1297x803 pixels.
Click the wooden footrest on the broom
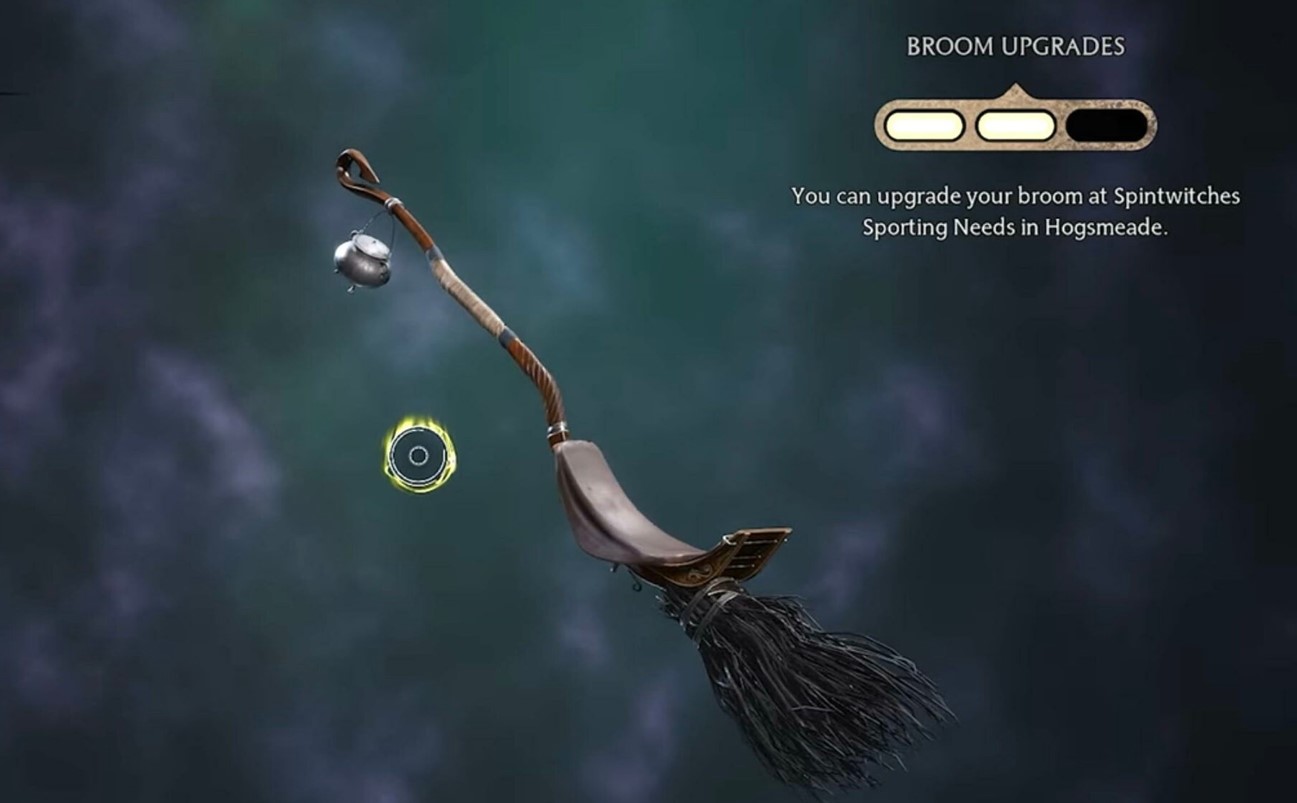(750, 548)
